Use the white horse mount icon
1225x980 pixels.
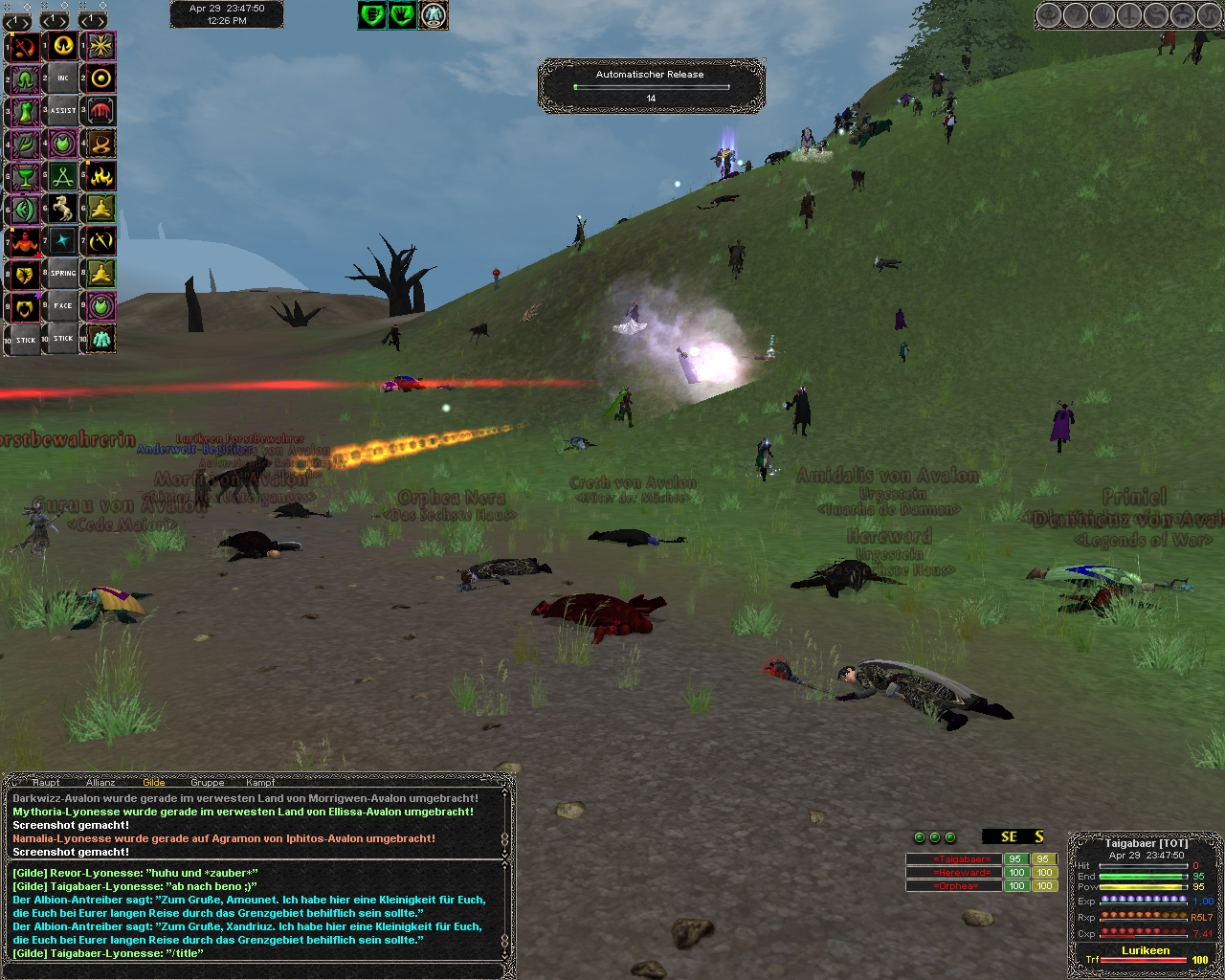(x=63, y=208)
